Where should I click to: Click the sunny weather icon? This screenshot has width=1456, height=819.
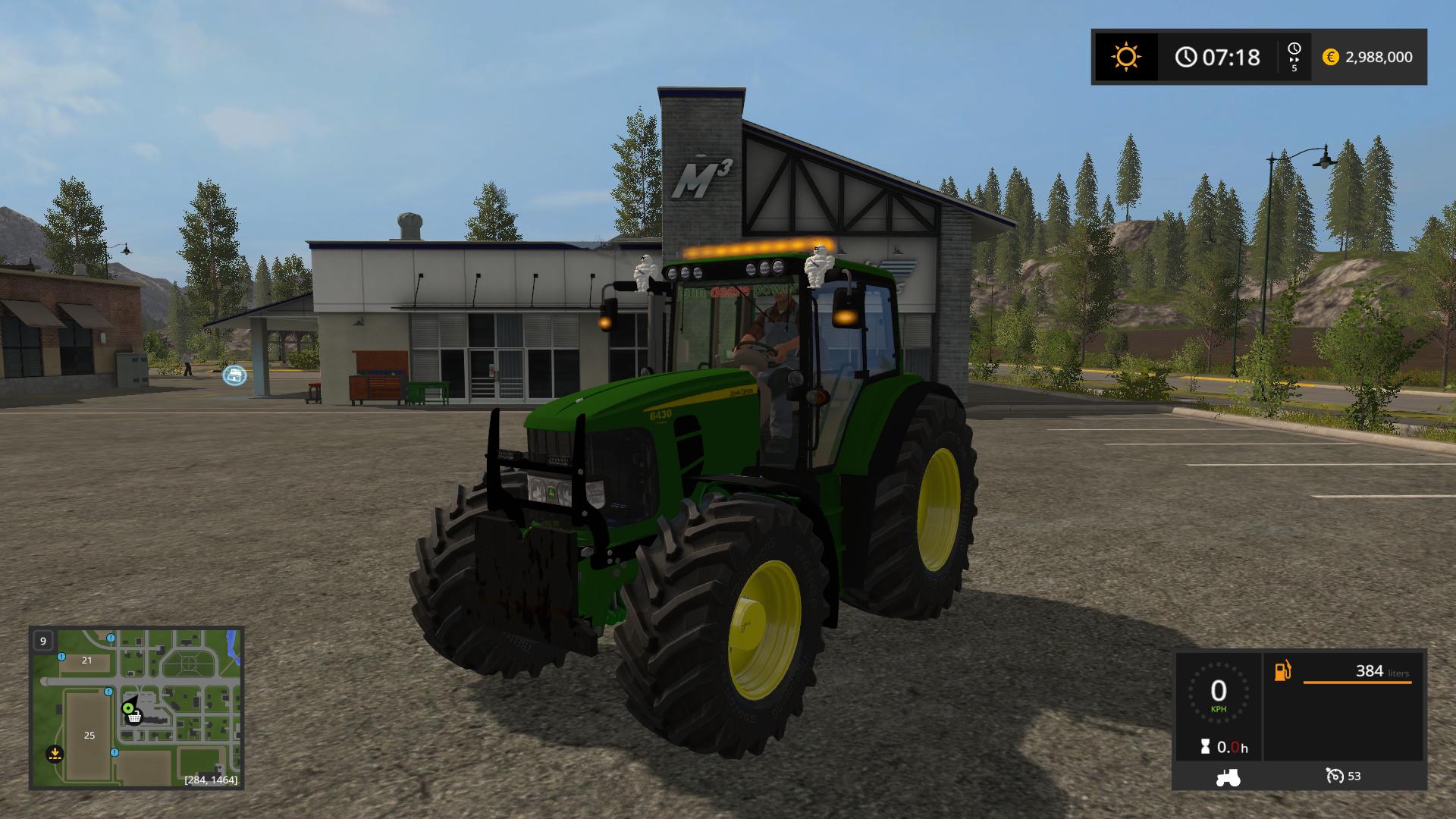pos(1125,57)
